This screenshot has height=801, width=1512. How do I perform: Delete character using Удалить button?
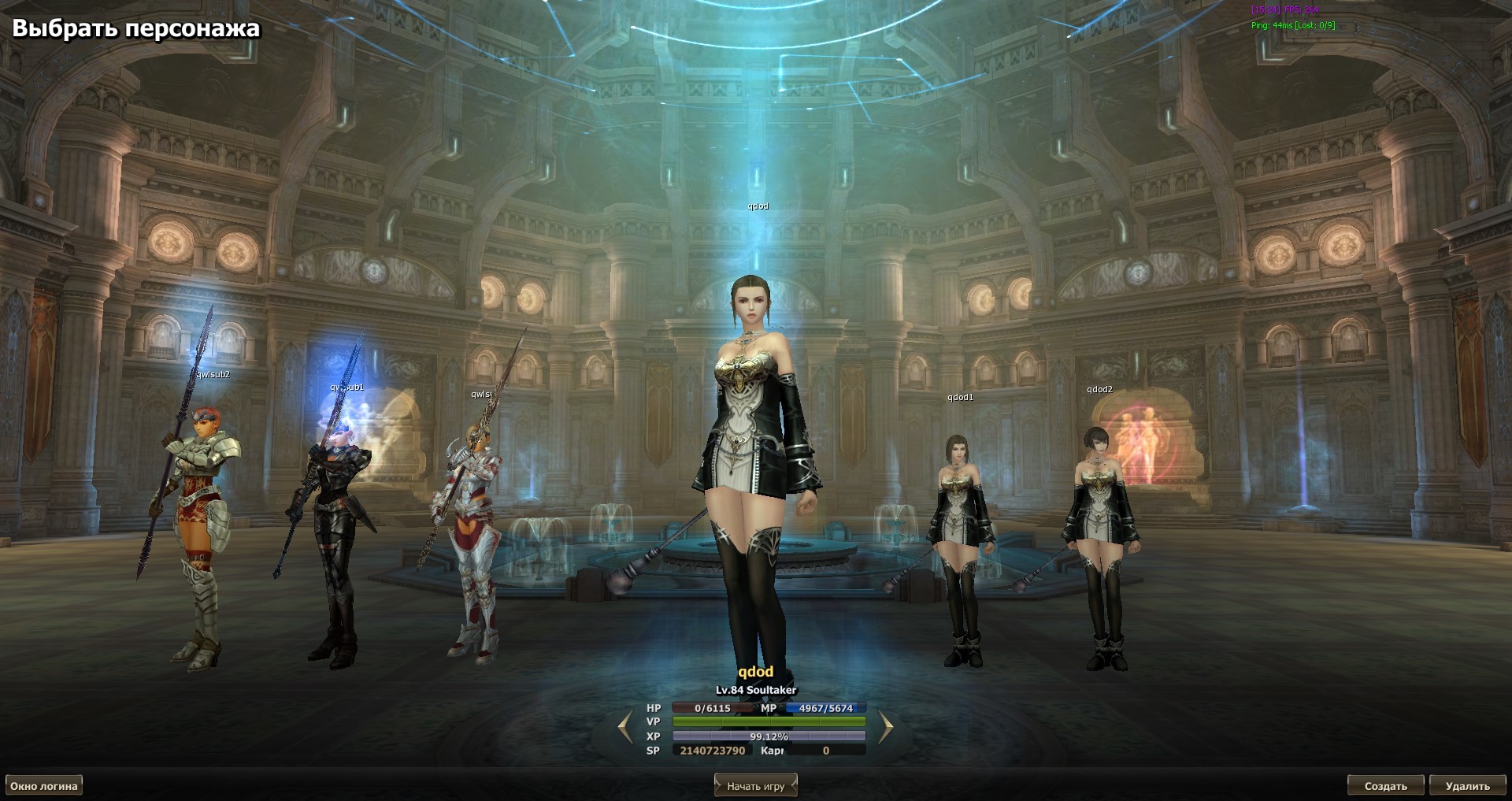(1467, 785)
